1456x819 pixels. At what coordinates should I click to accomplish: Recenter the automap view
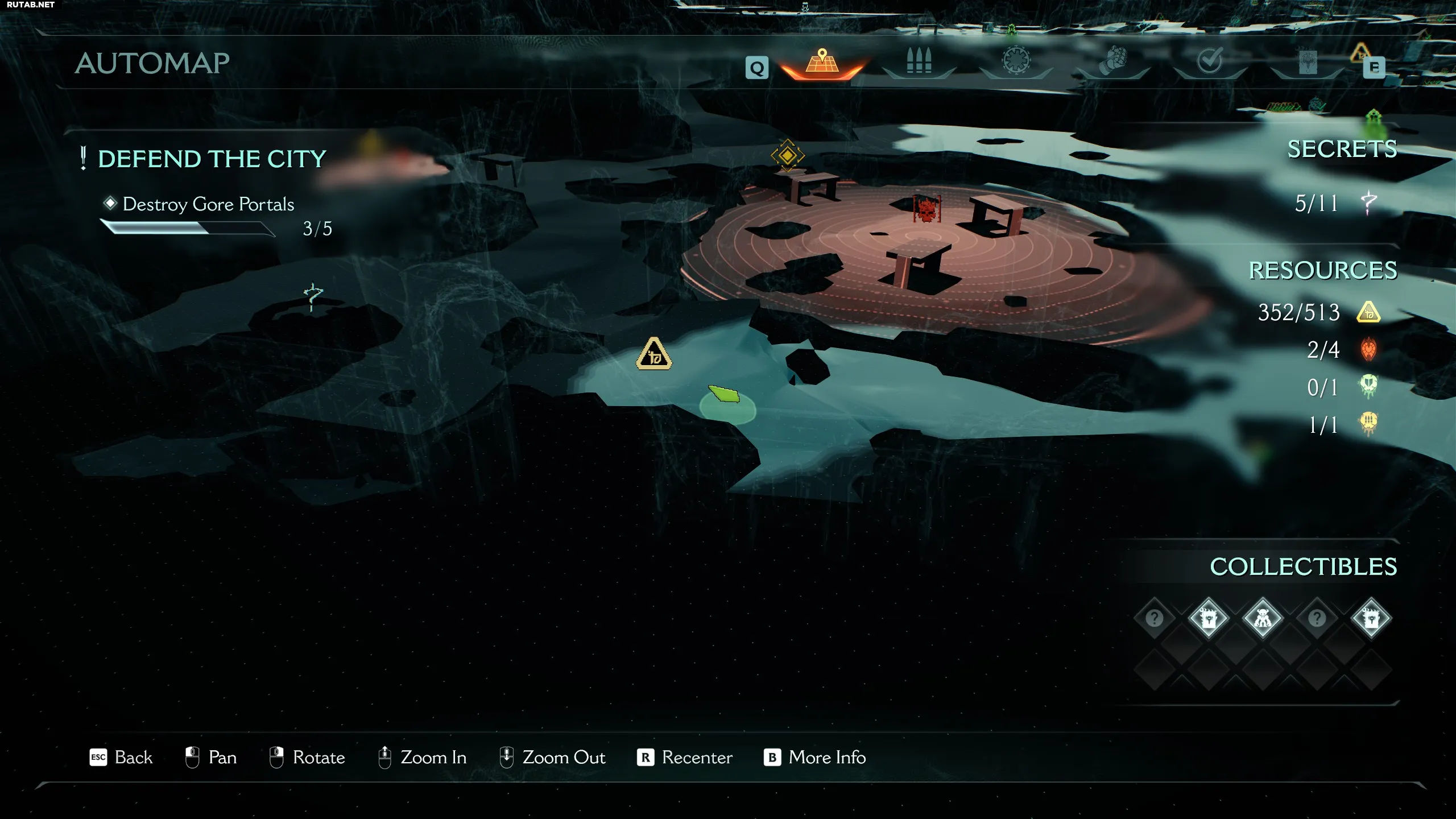(x=685, y=758)
